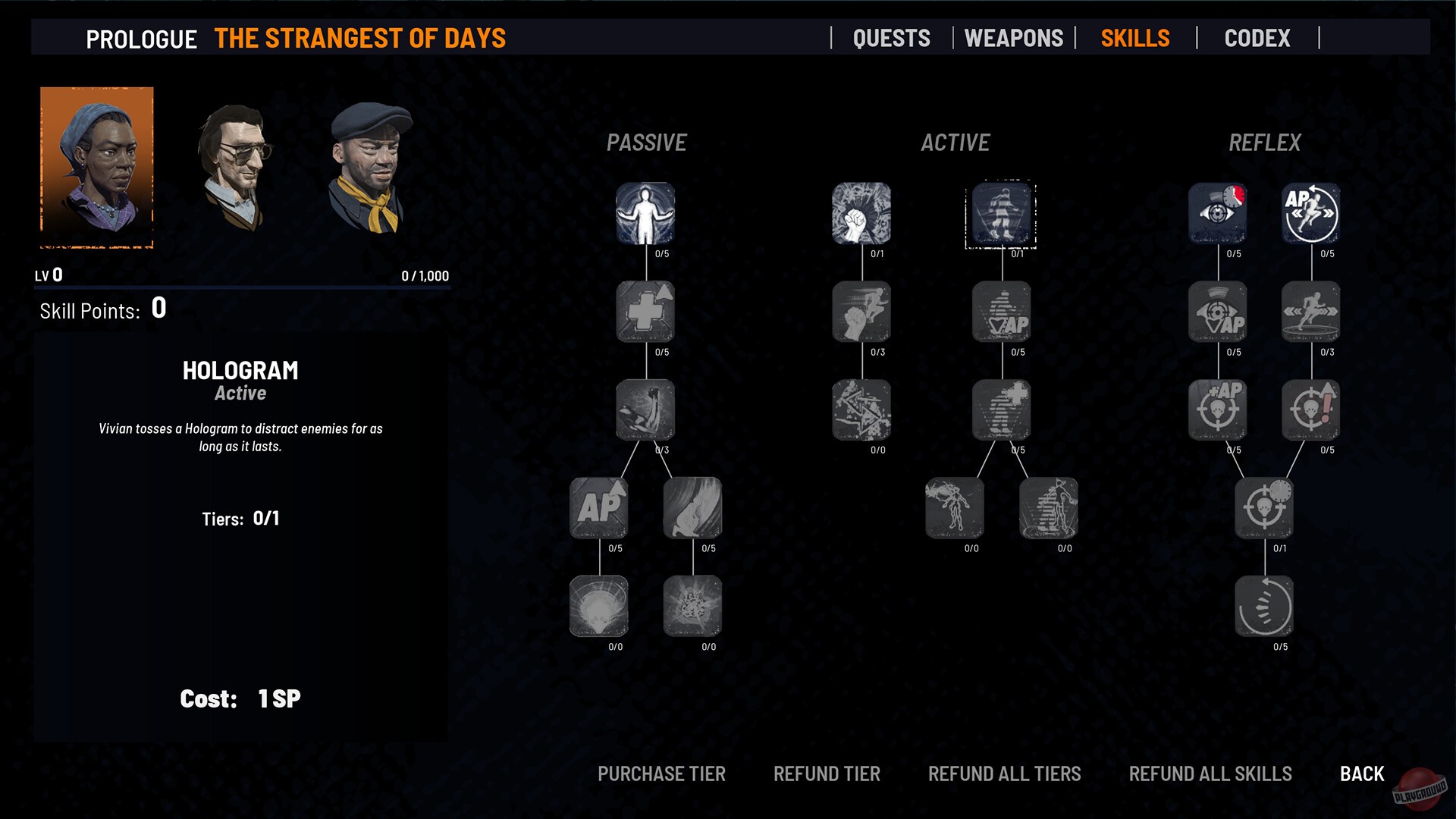Switch to the WEAPONS tab
The width and height of the screenshot is (1456, 819).
(1013, 38)
